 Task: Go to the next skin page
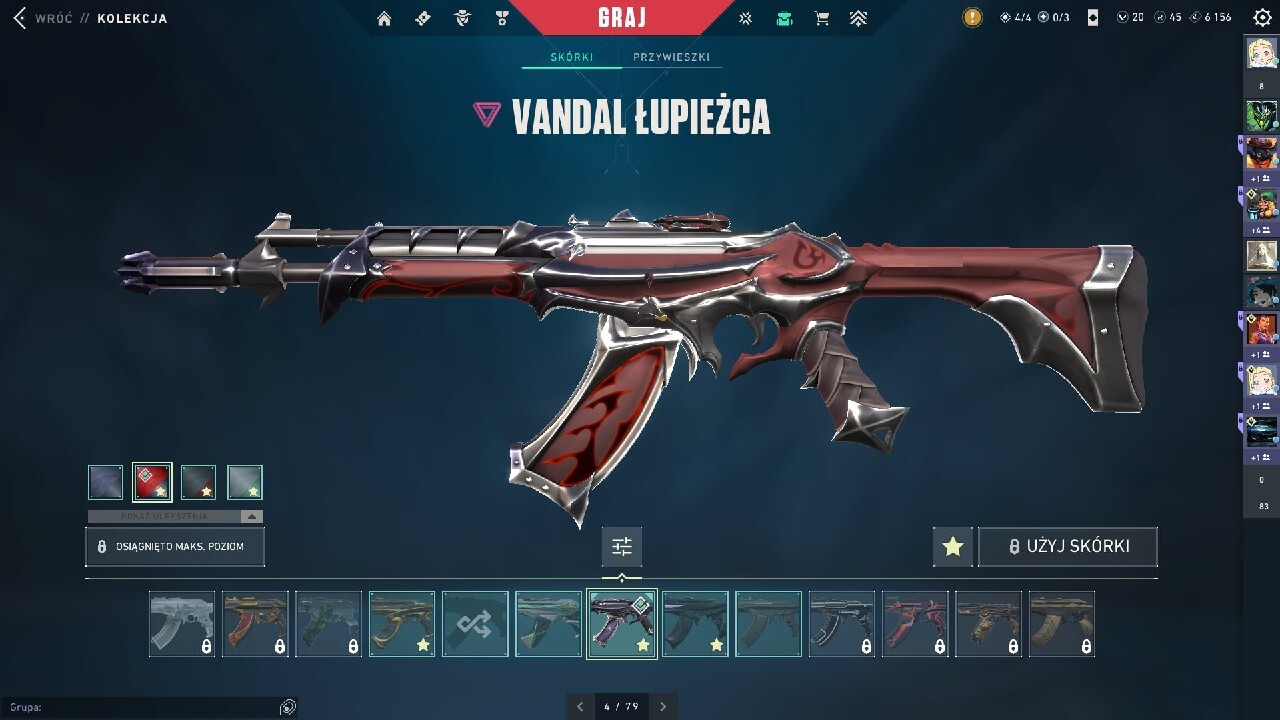pyautogui.click(x=663, y=707)
